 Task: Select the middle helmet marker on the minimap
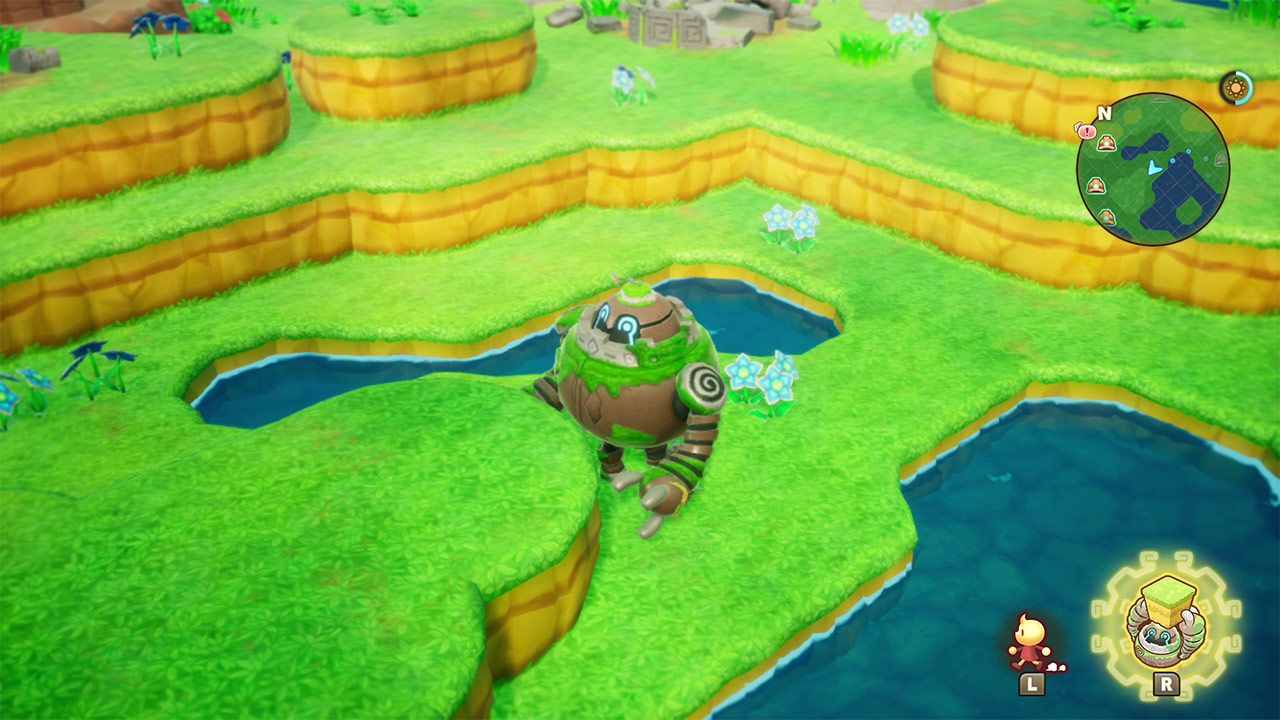(1095, 185)
